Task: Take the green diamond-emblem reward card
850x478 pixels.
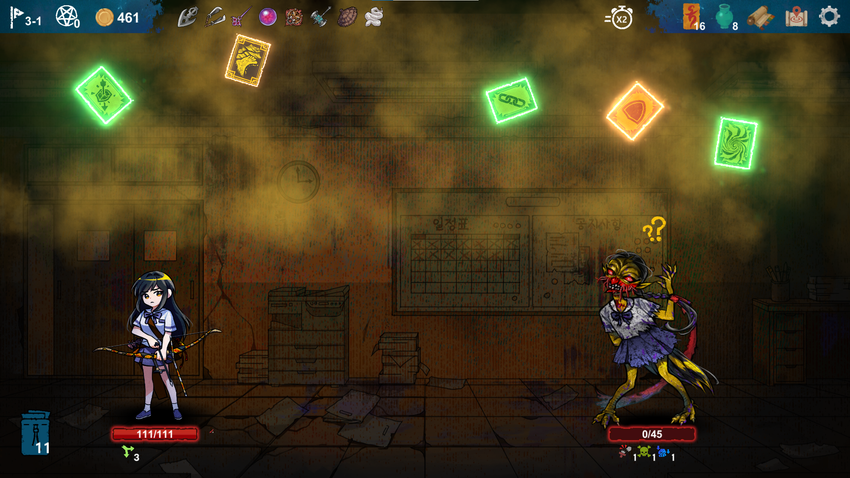Action: (x=104, y=95)
